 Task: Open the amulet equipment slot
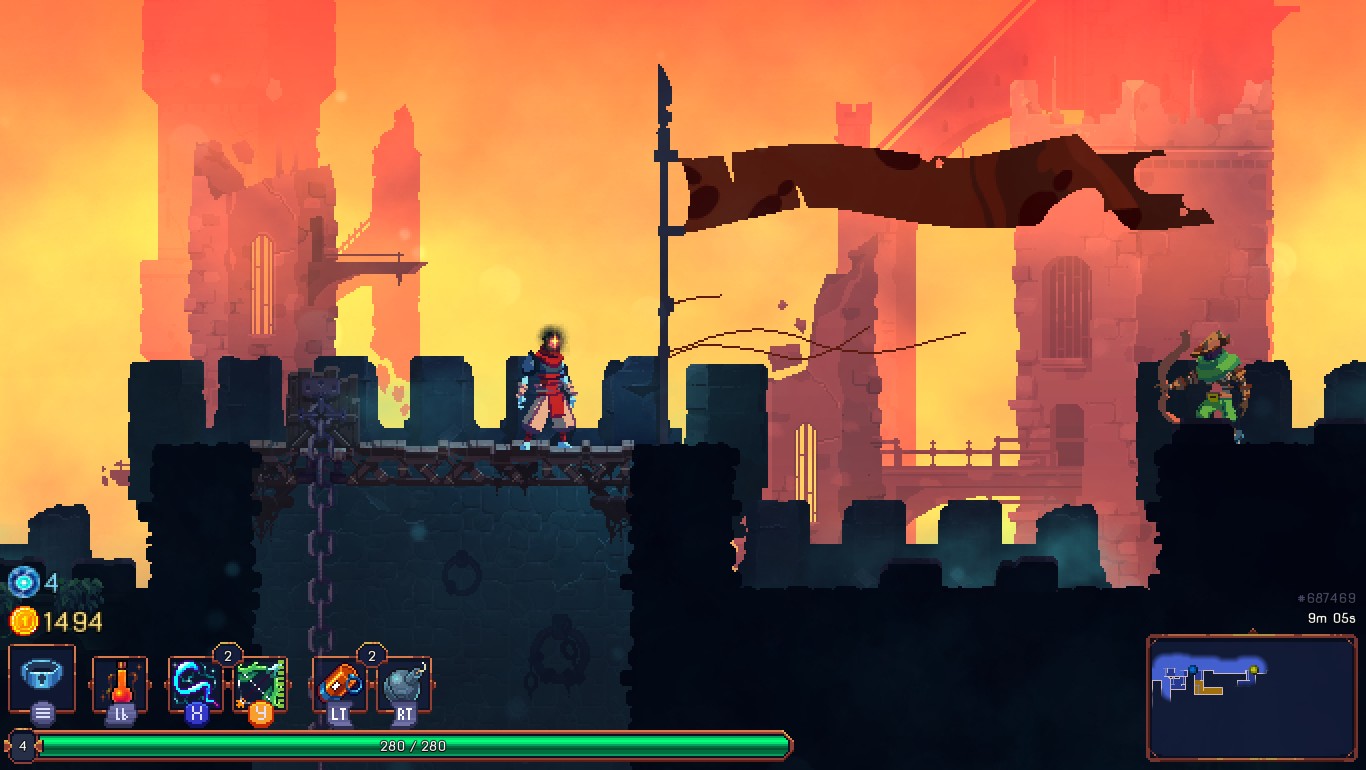click(42, 677)
